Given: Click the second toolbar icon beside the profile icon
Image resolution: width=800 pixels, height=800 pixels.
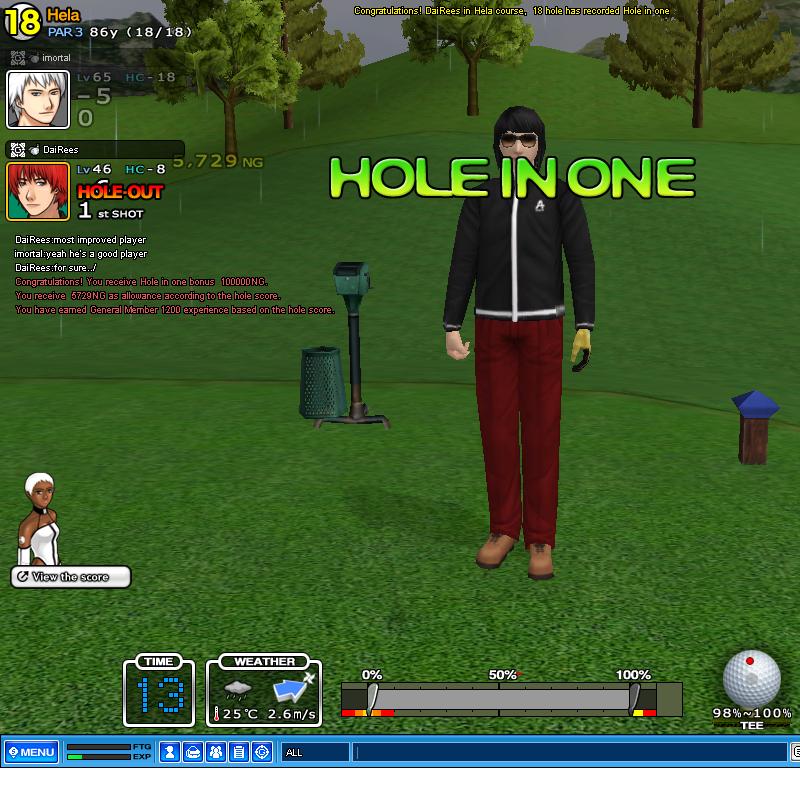Looking at the screenshot, I should (193, 752).
